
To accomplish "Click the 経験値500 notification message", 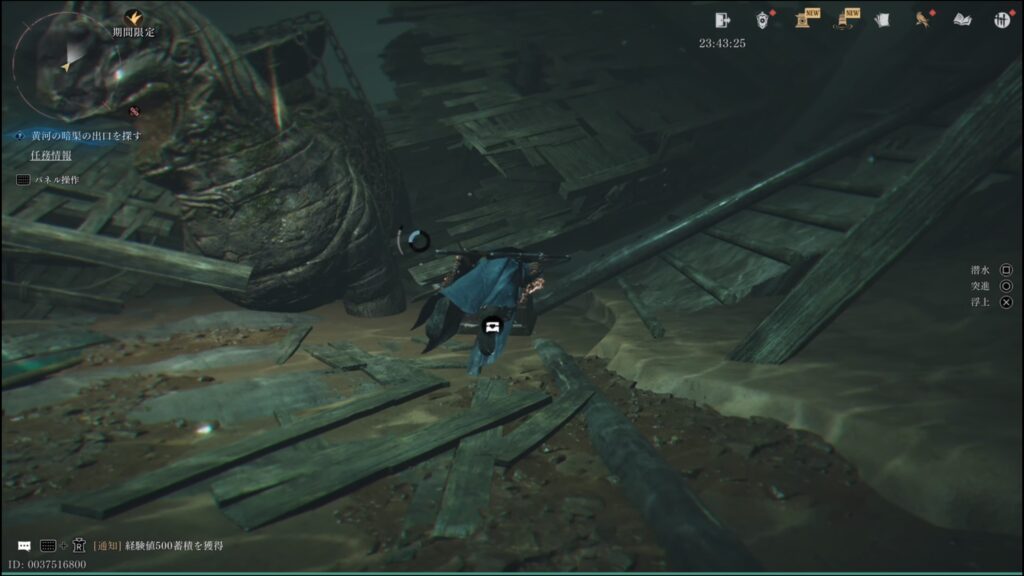I will pyautogui.click(x=158, y=546).
